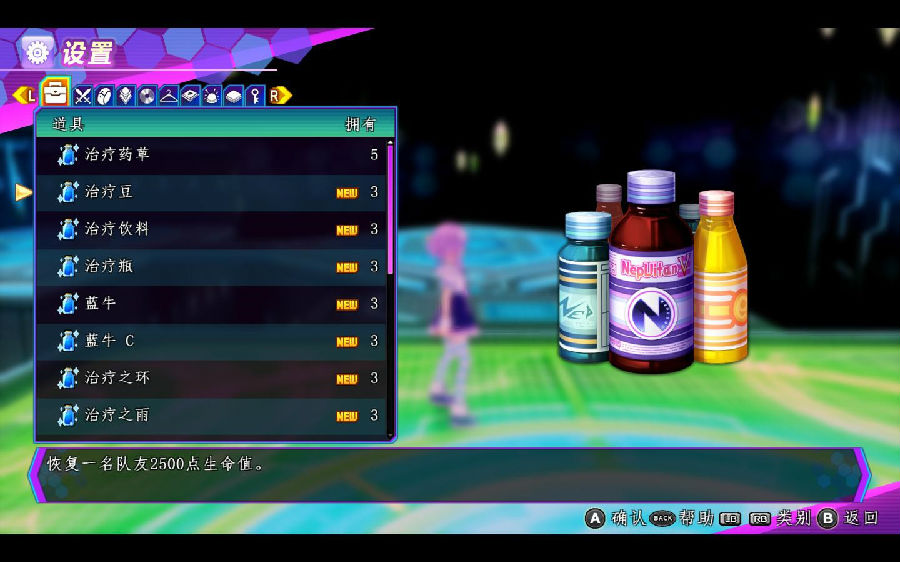Open the clothes hanger costume tab
The image size is (900, 562).
click(168, 96)
